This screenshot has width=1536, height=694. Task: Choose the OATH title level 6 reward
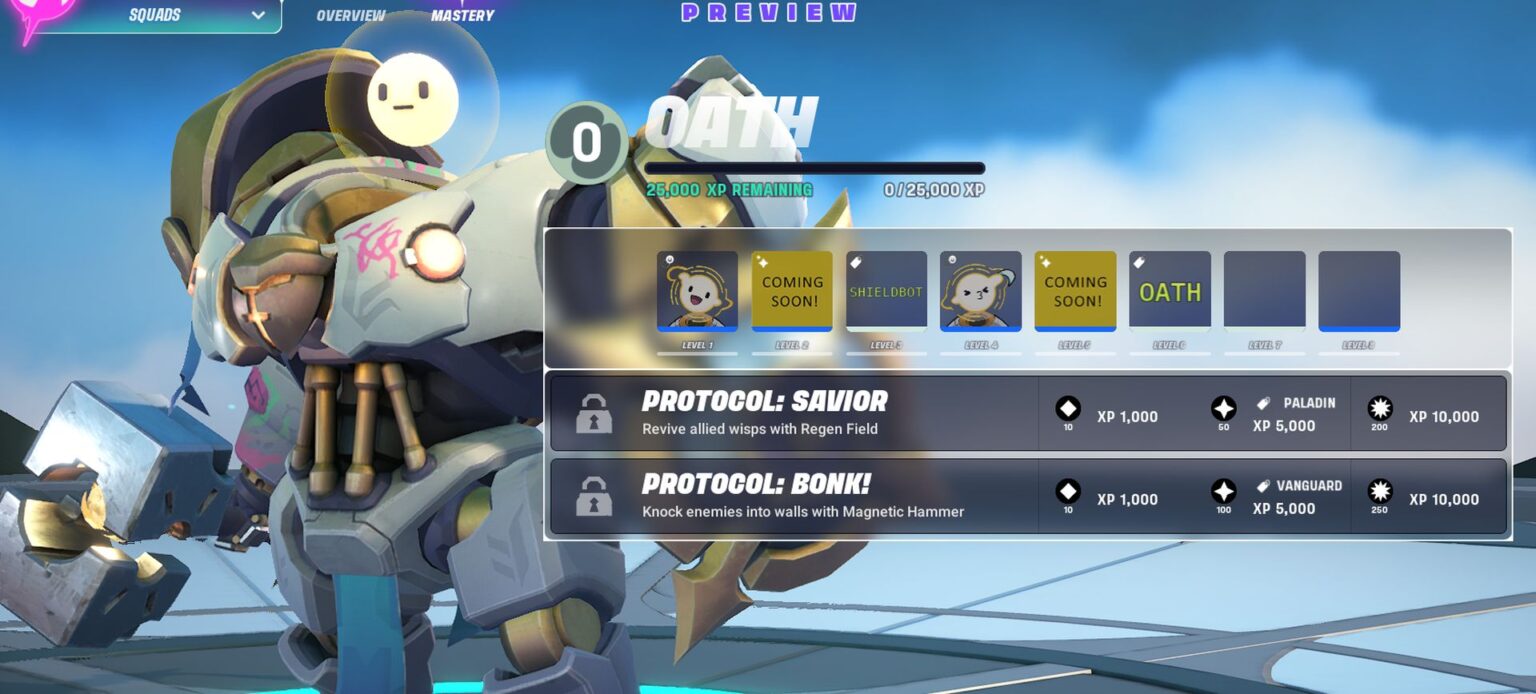click(x=1169, y=290)
